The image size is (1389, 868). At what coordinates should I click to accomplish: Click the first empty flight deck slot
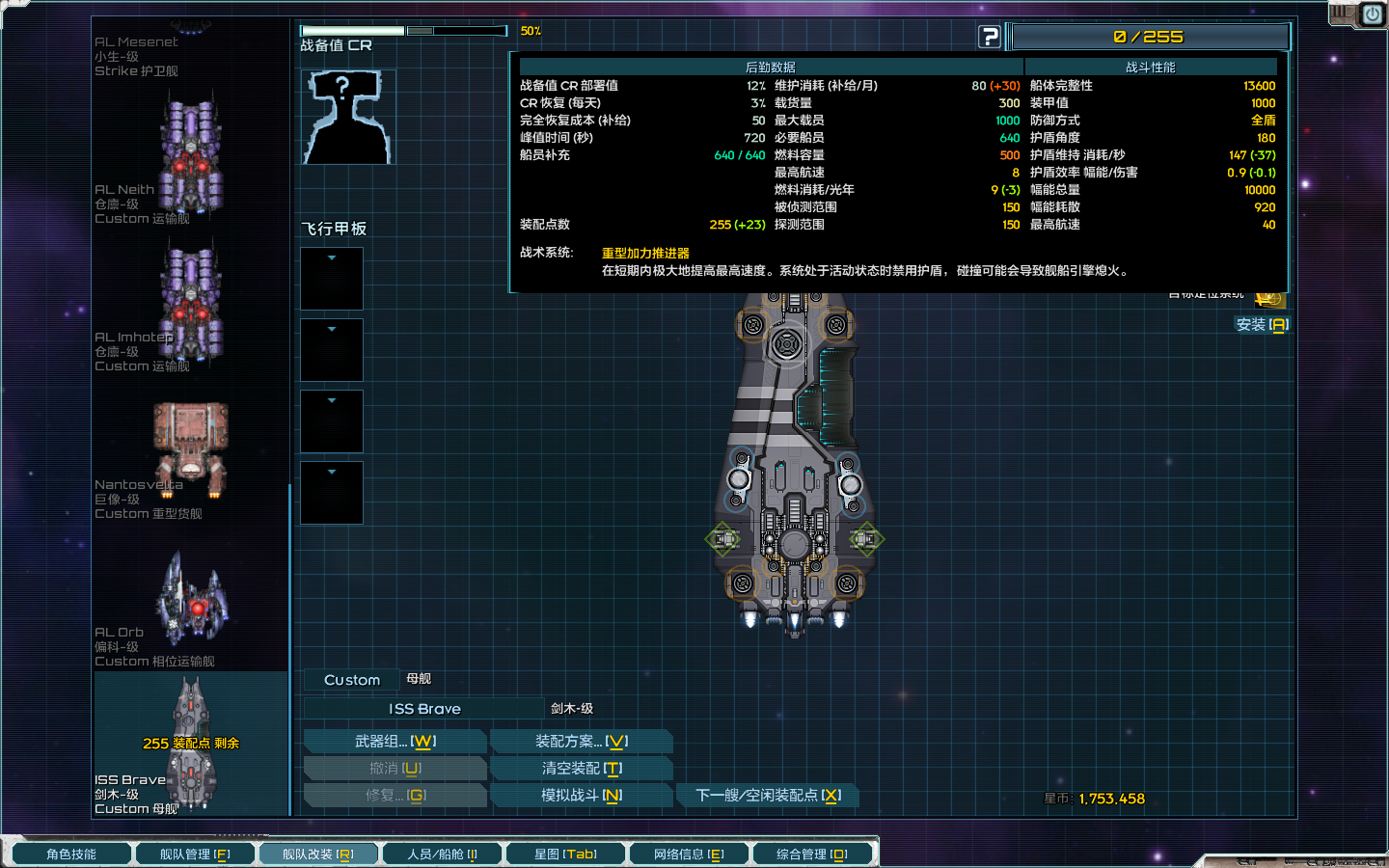(x=331, y=279)
